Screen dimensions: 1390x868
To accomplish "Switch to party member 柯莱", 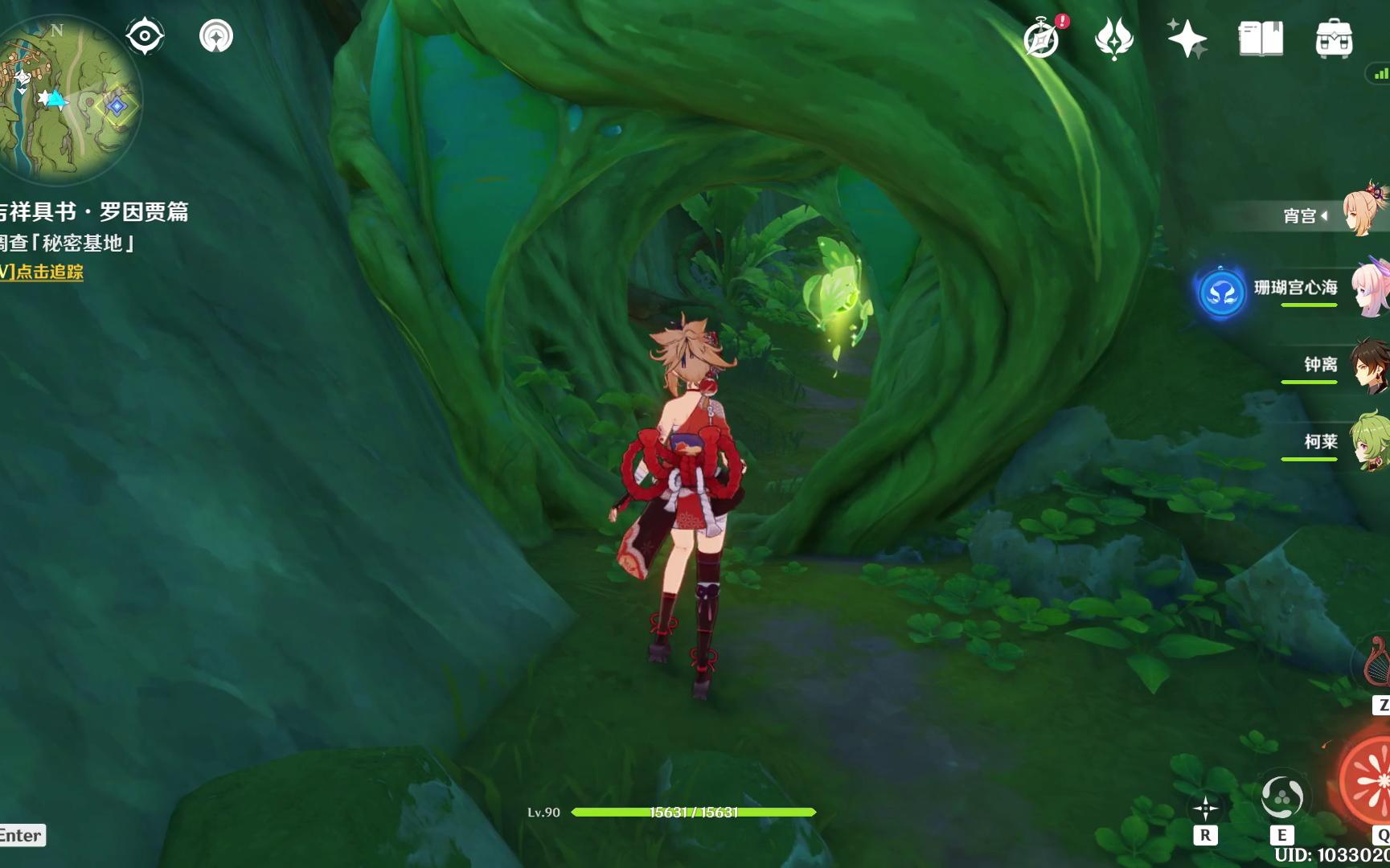I will (x=1367, y=442).
